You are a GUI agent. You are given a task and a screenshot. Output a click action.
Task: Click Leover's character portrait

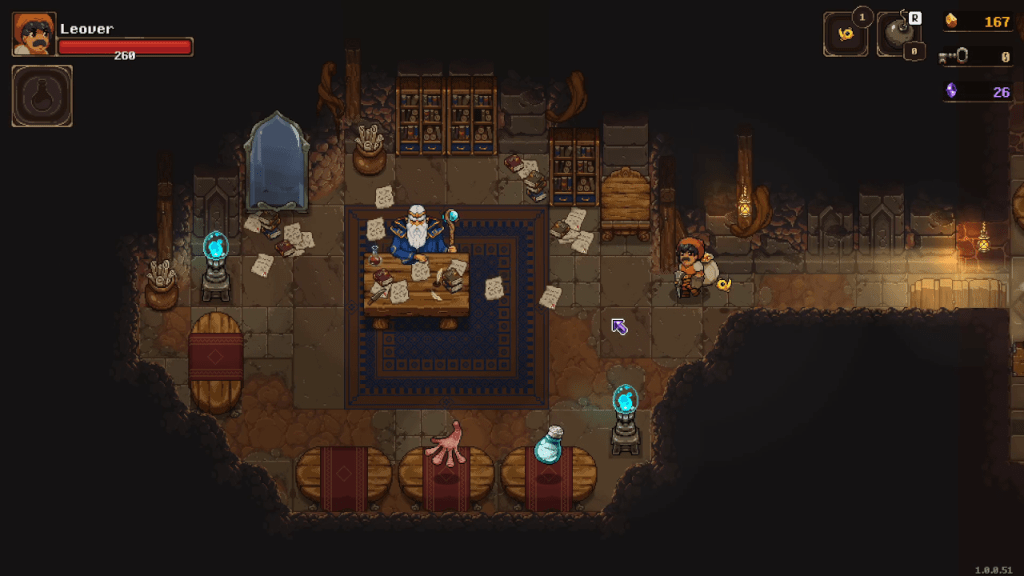point(34,35)
